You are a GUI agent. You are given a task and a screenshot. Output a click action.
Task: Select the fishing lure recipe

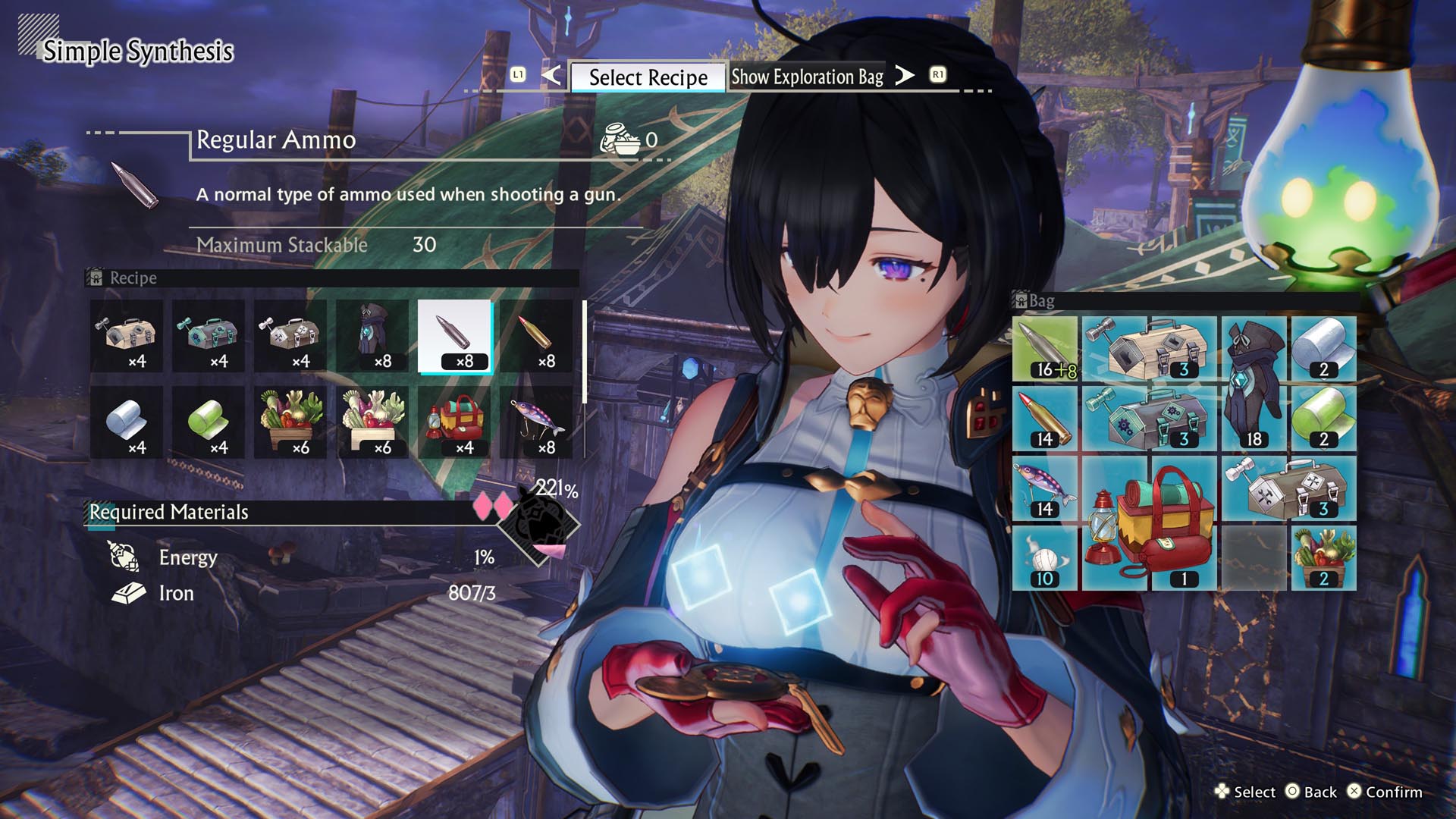537,422
